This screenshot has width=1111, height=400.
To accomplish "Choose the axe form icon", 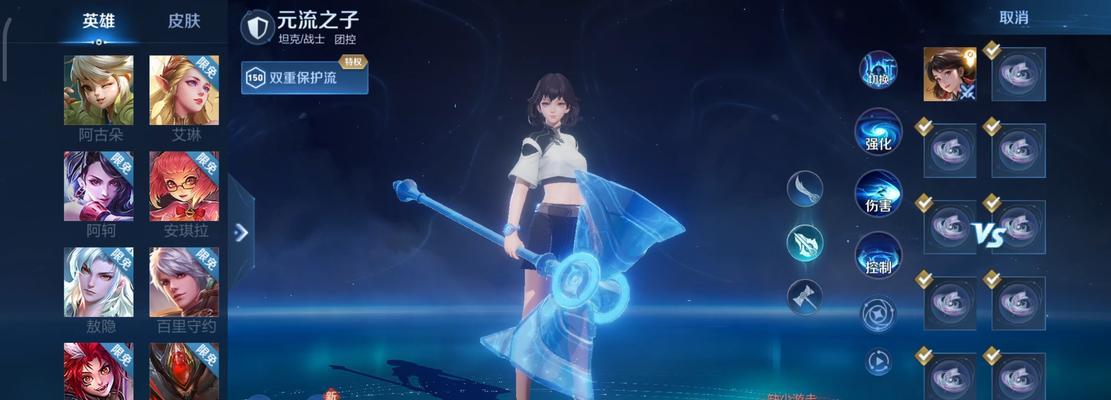I will click(x=804, y=296).
